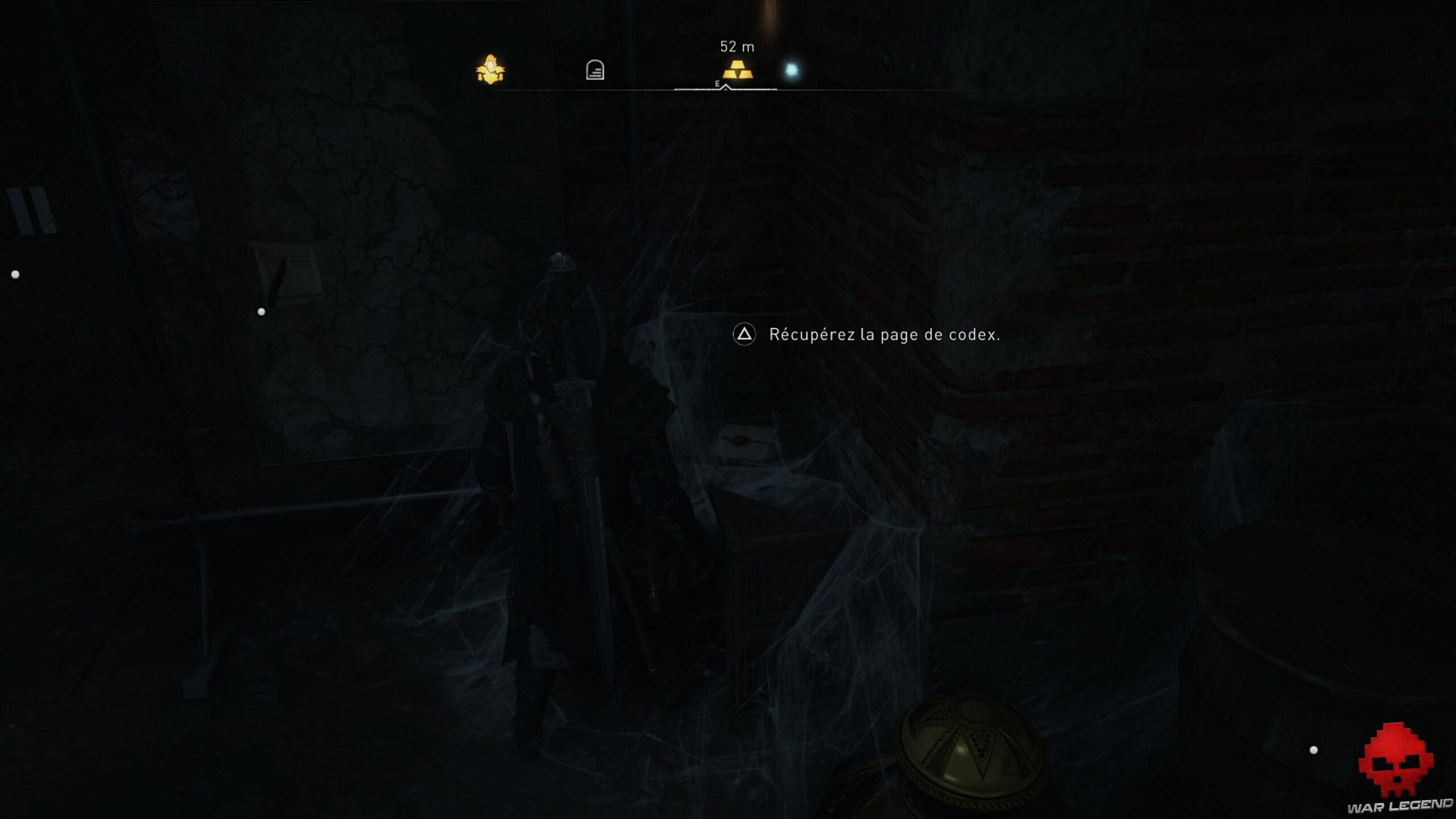The width and height of the screenshot is (1456, 819).
Task: Click the glowing blue orb marker on the compass
Action: click(791, 68)
